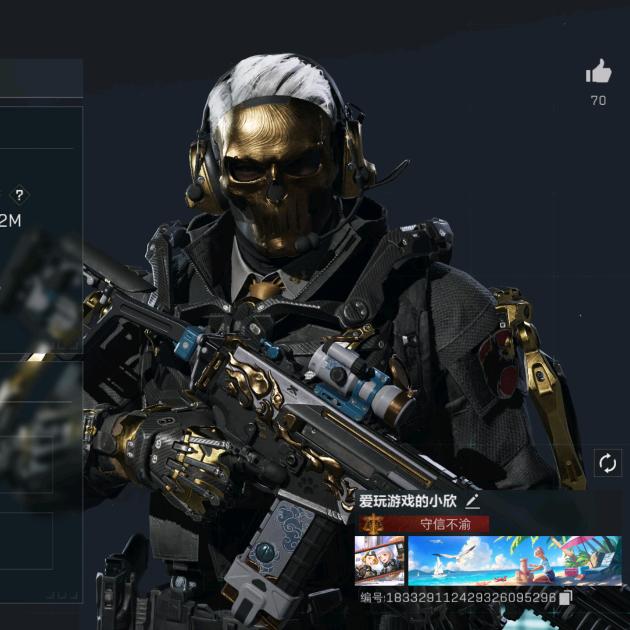Click the red 守信不渝 title badge

438,524
